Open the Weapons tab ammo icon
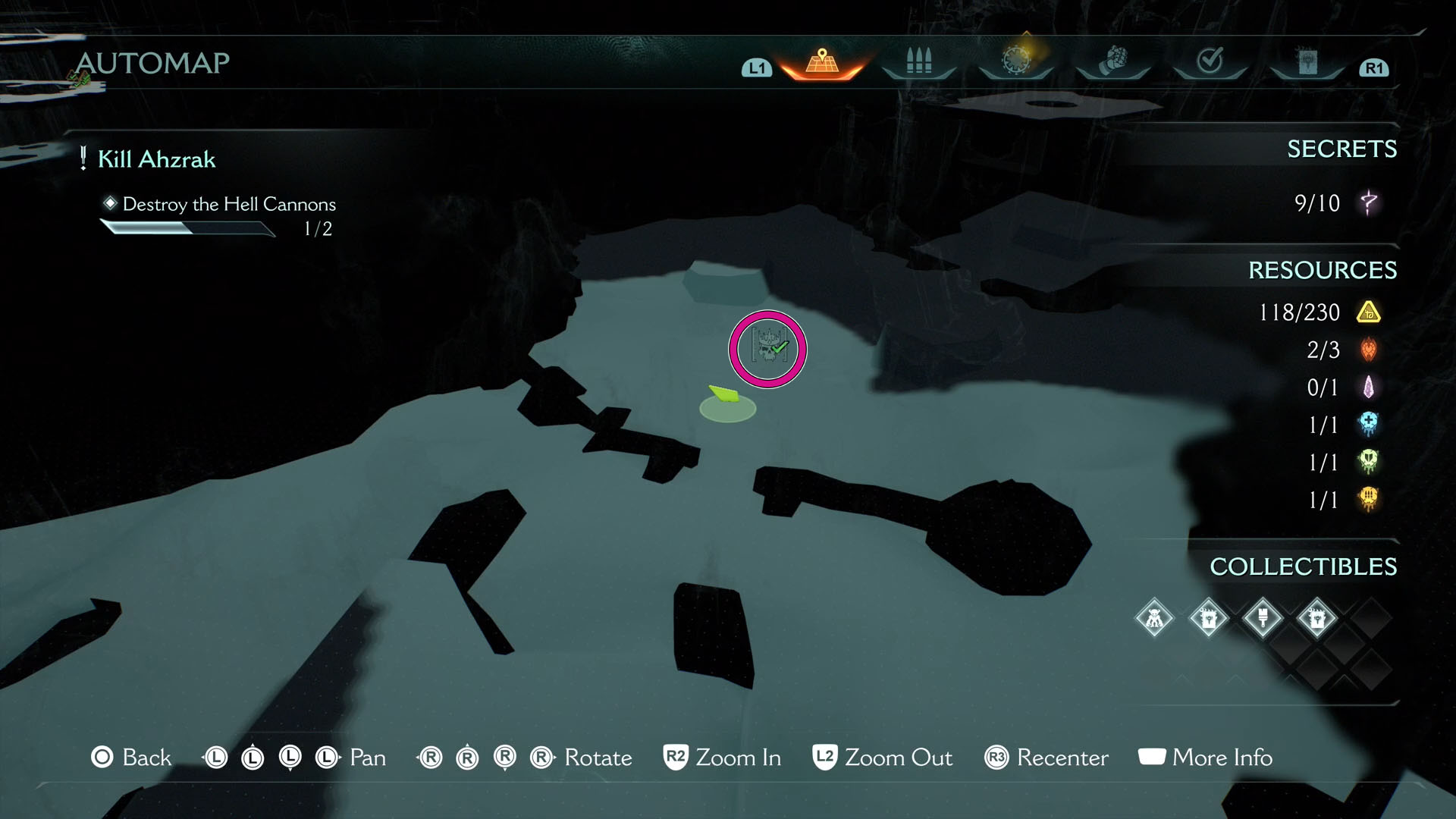The height and width of the screenshot is (819, 1456). click(x=919, y=62)
